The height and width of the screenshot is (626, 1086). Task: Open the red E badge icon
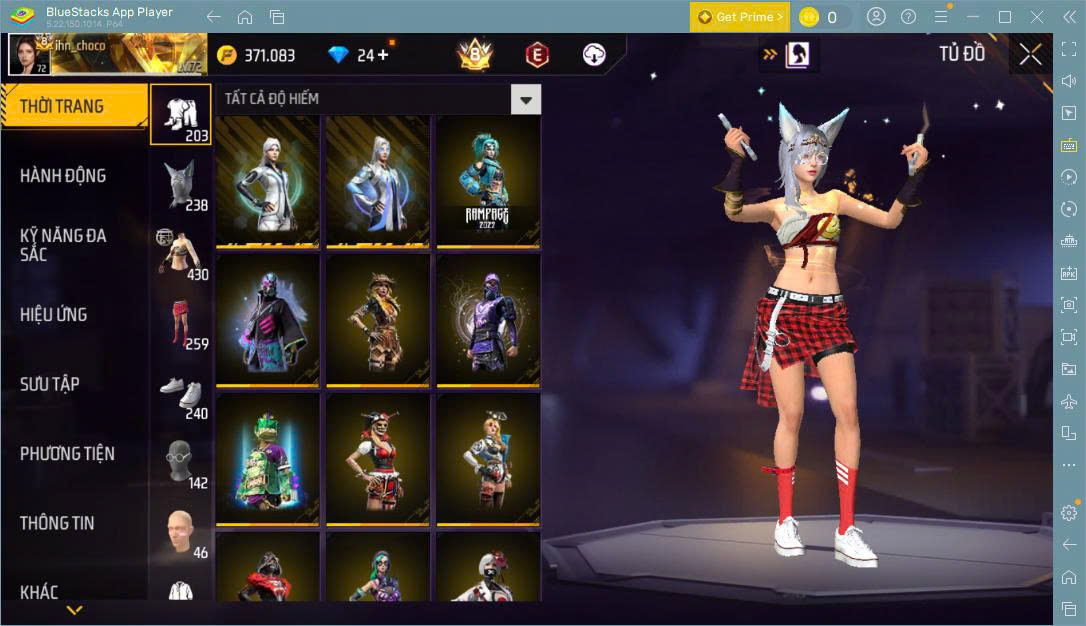click(x=537, y=55)
